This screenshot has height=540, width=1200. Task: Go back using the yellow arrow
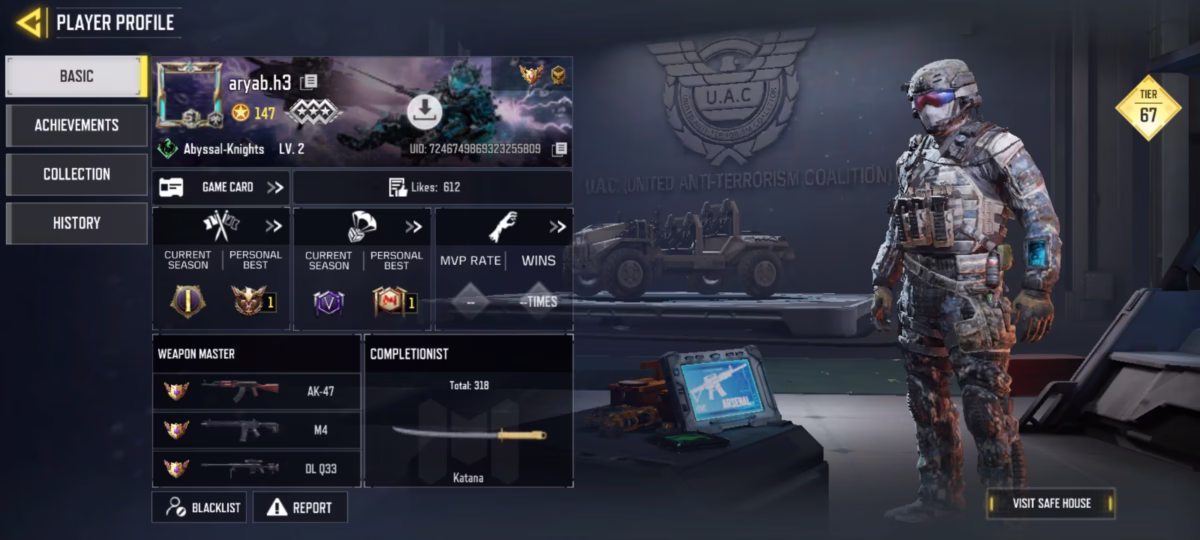(x=30, y=22)
